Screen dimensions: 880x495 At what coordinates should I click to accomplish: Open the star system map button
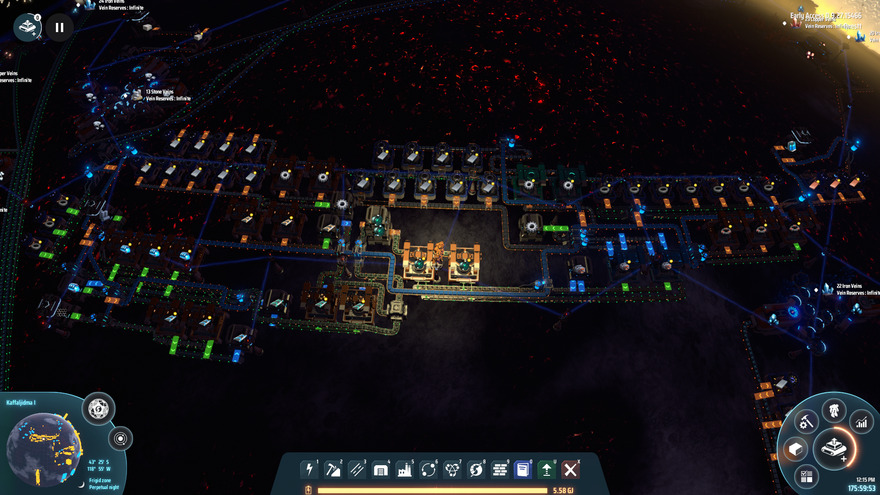click(121, 438)
